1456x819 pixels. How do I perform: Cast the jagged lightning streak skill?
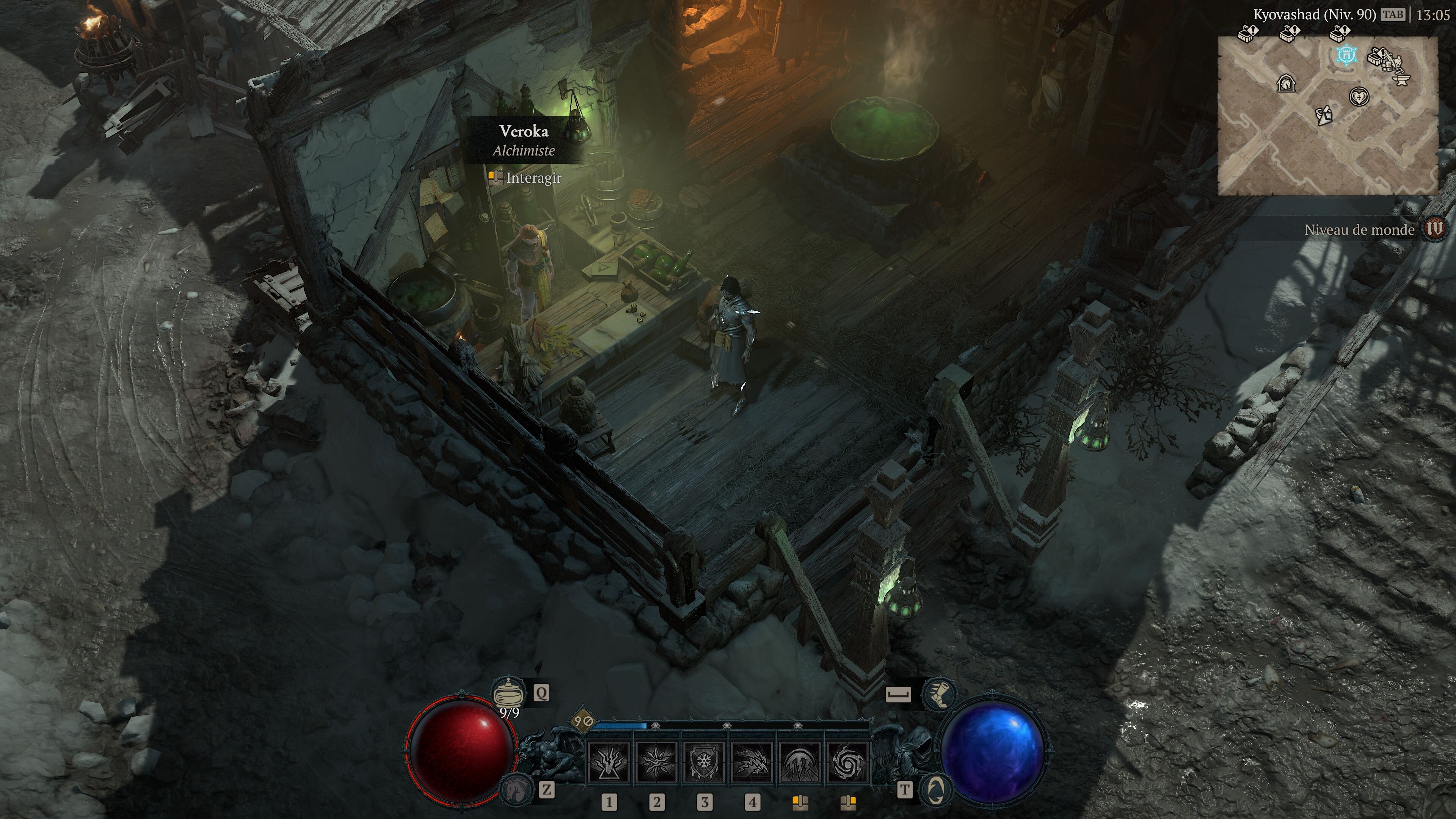pyautogui.click(x=752, y=762)
